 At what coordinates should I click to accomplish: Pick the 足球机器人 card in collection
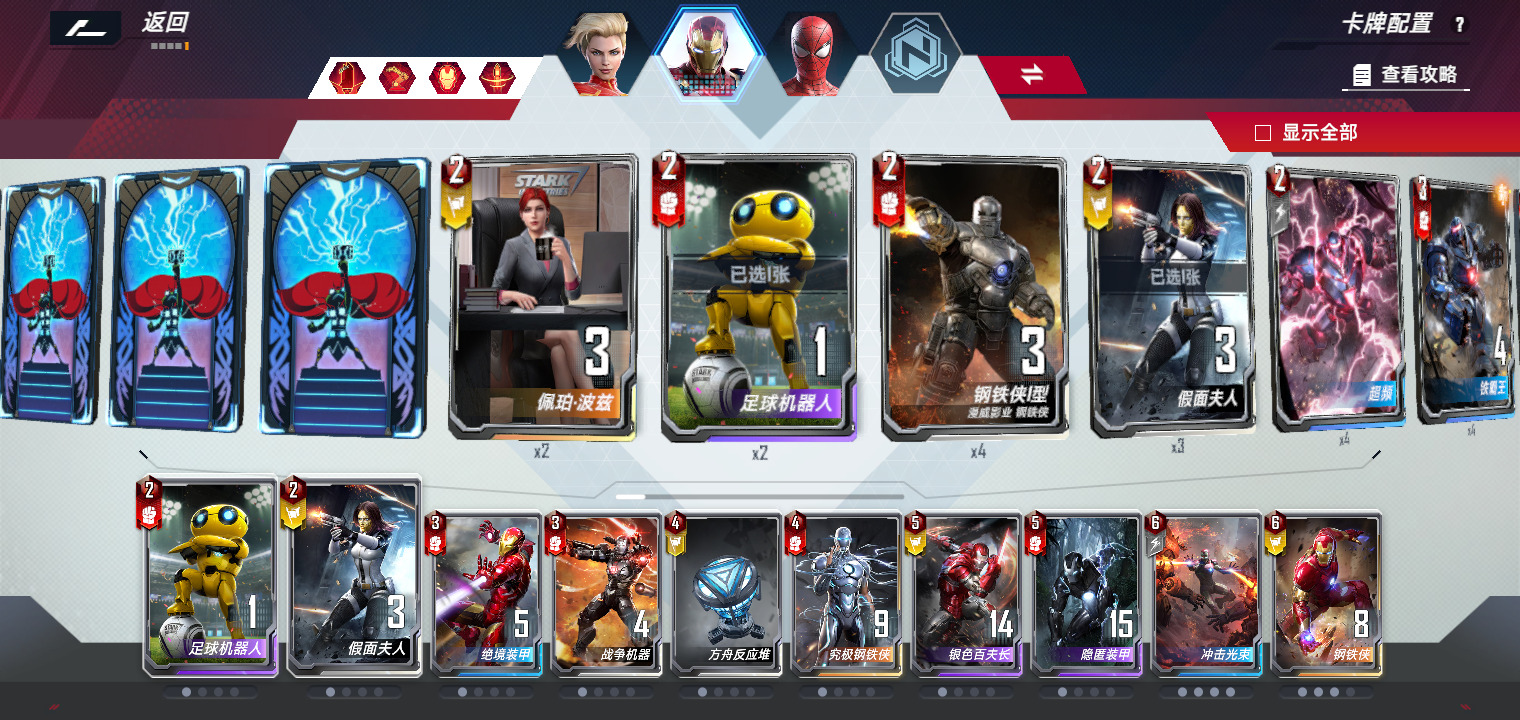tap(759, 297)
